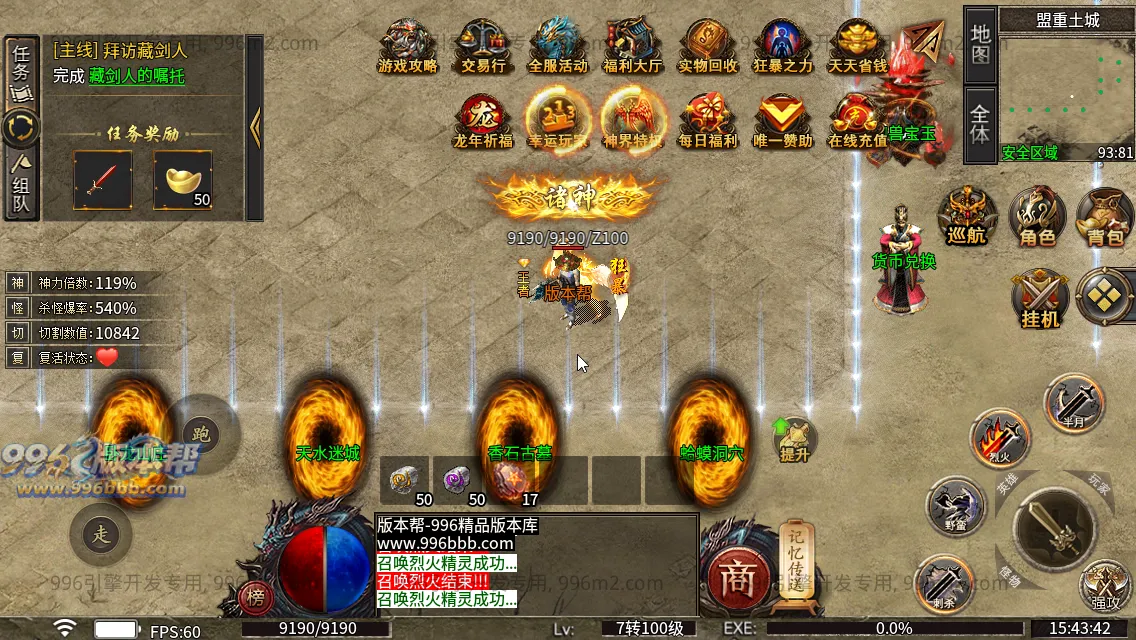Toggle 挂机 auto-battle mode
This screenshot has width=1136, height=640.
(x=1040, y=298)
